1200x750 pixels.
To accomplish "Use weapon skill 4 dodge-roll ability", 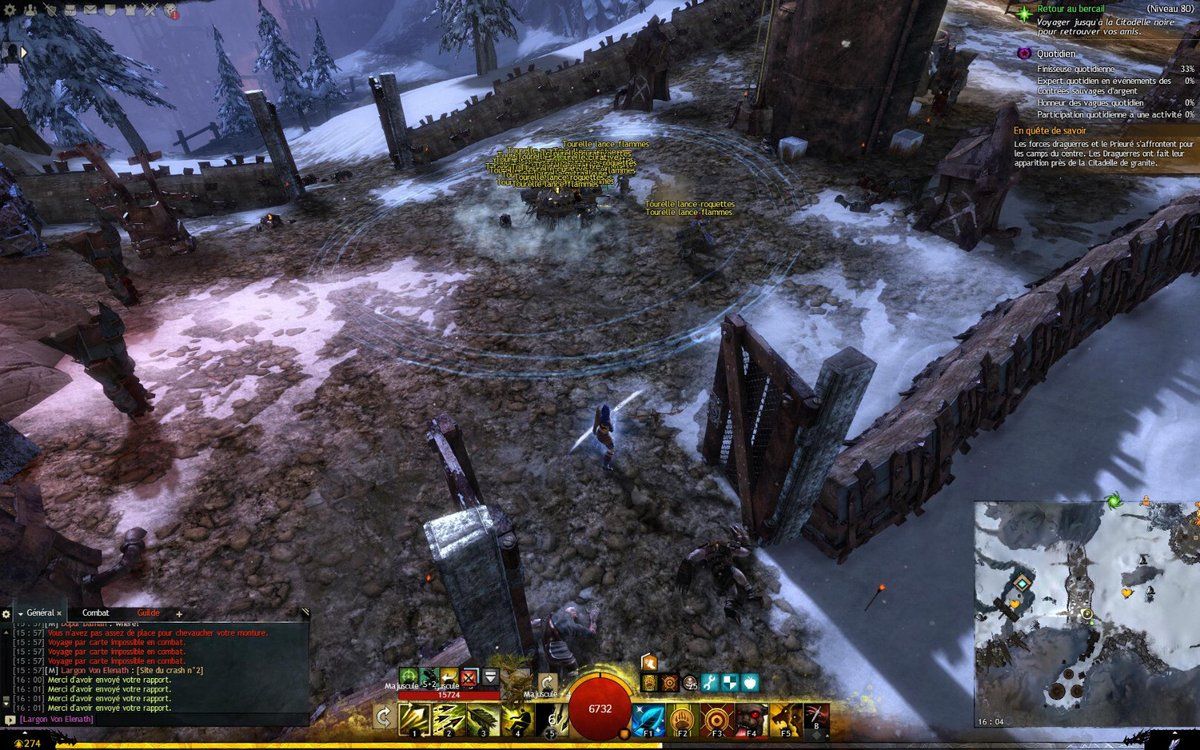I will pyautogui.click(x=516, y=718).
